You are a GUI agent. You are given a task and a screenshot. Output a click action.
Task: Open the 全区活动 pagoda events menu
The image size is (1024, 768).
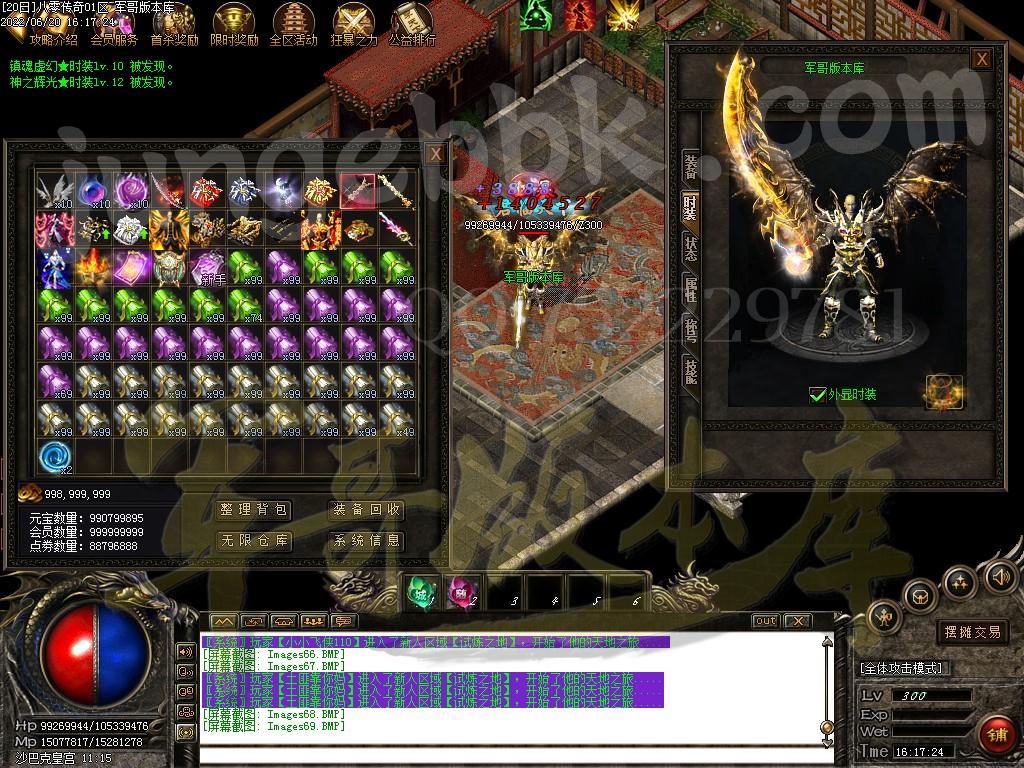point(293,25)
